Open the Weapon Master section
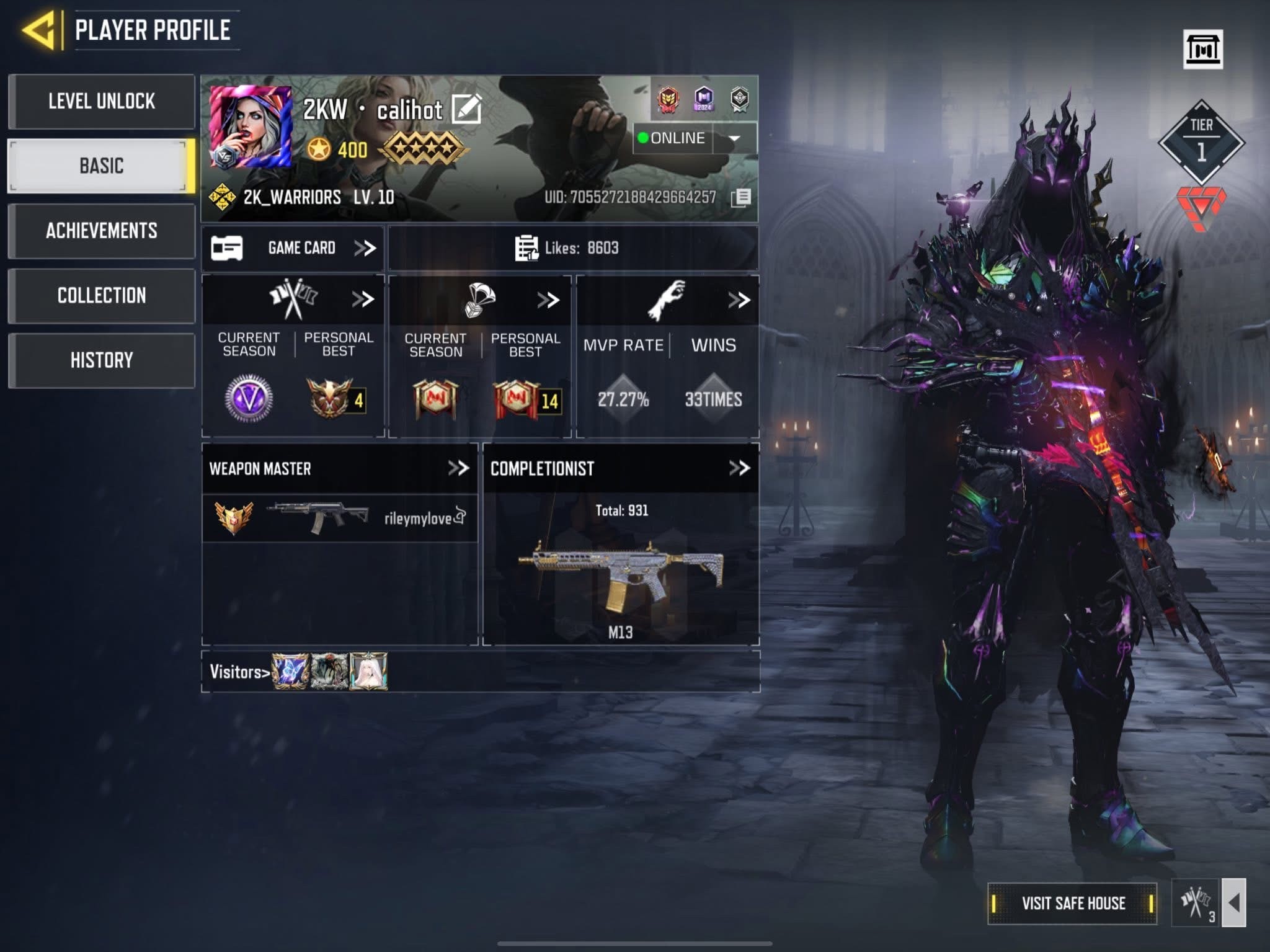Viewport: 1270px width, 952px height. point(458,468)
